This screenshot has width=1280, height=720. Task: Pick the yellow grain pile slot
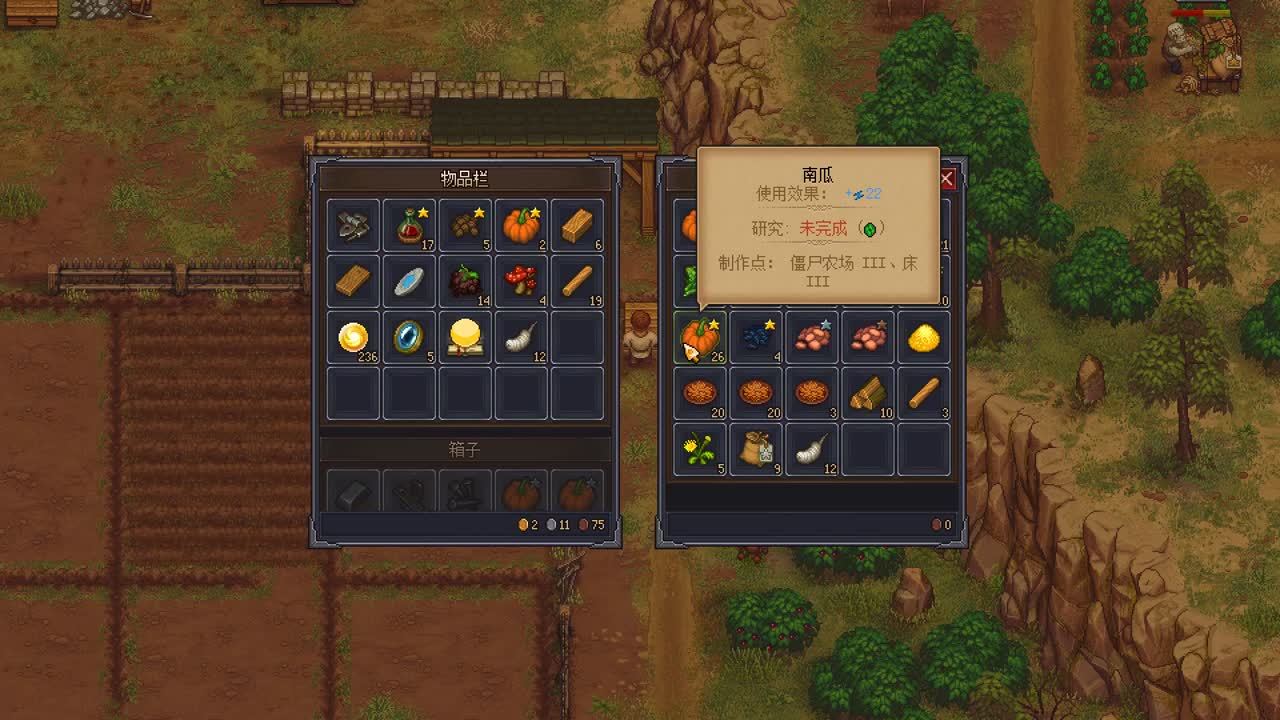pyautogui.click(x=924, y=337)
